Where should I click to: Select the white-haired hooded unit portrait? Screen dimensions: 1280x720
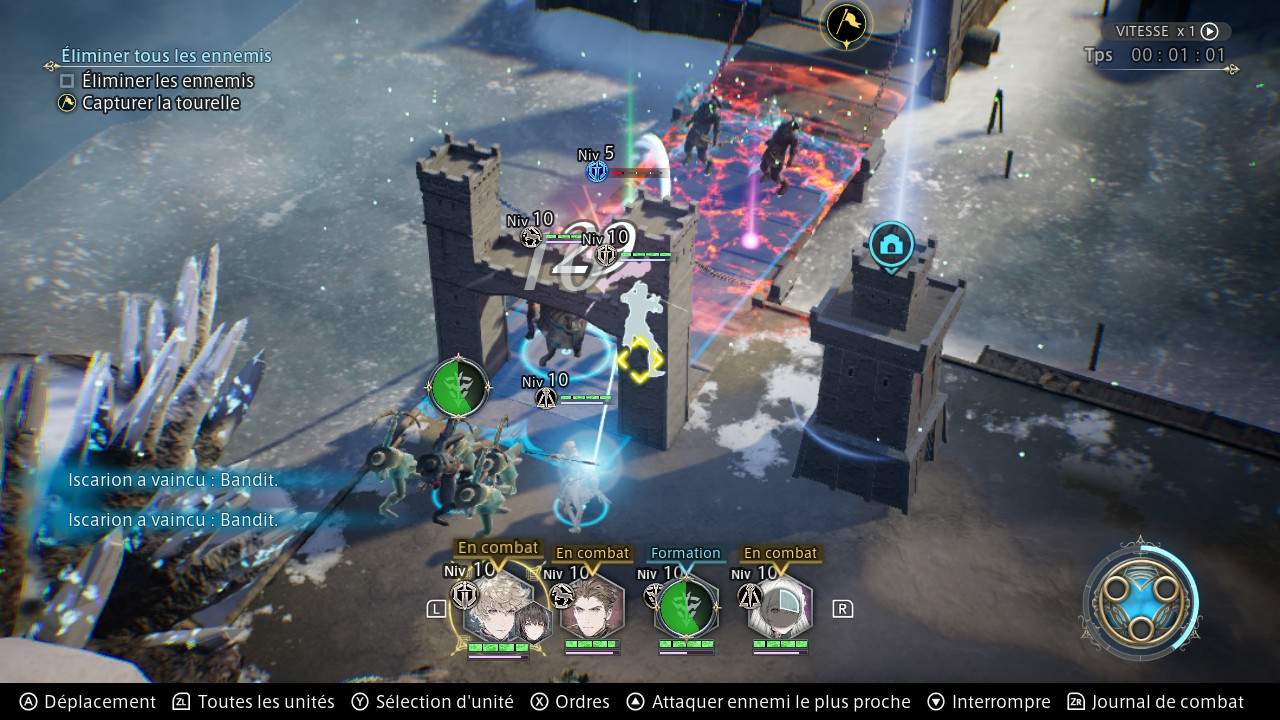pyautogui.click(x=781, y=606)
